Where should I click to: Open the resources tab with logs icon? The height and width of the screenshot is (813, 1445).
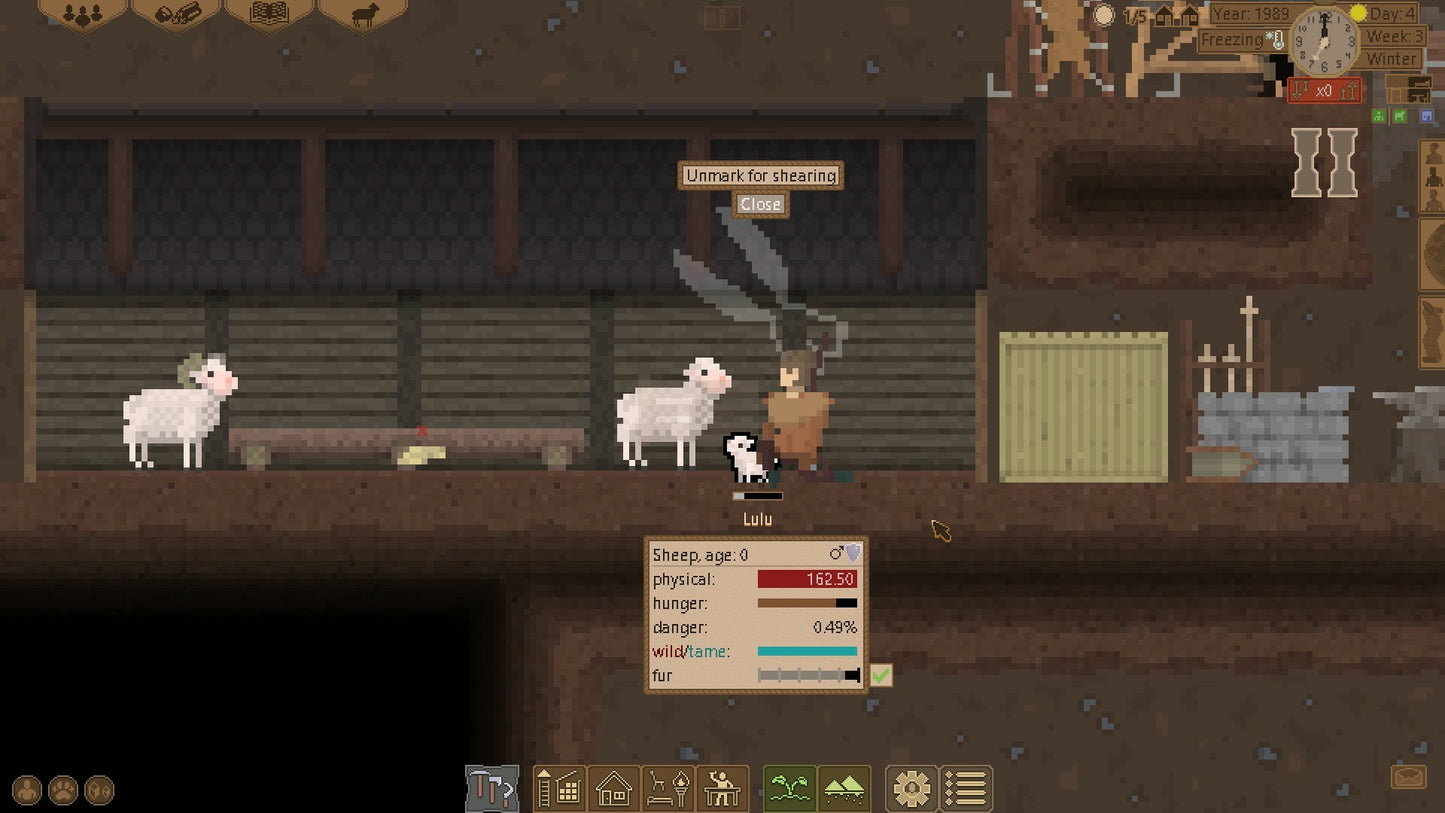[x=175, y=14]
